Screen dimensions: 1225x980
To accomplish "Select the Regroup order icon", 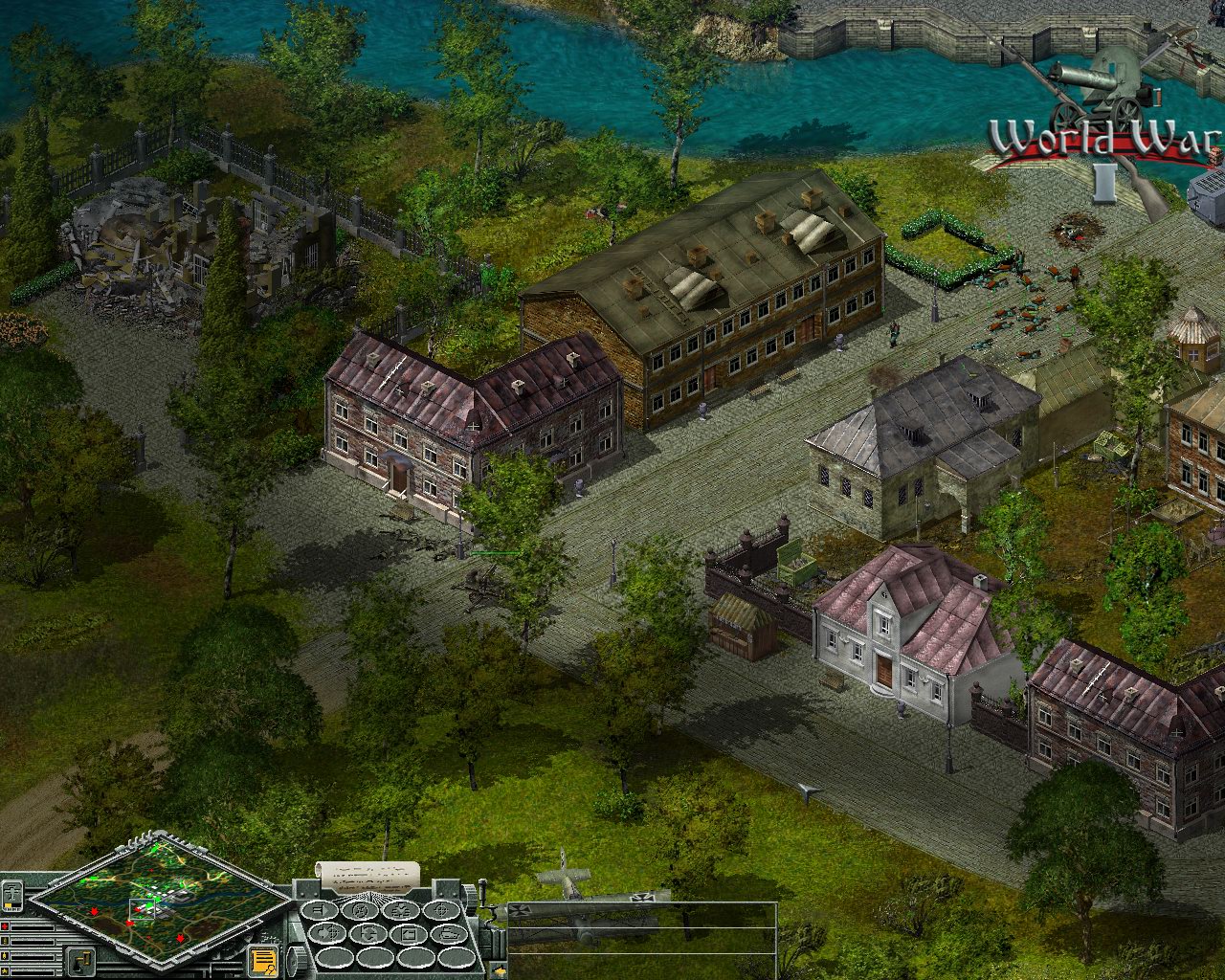I will point(401,911).
